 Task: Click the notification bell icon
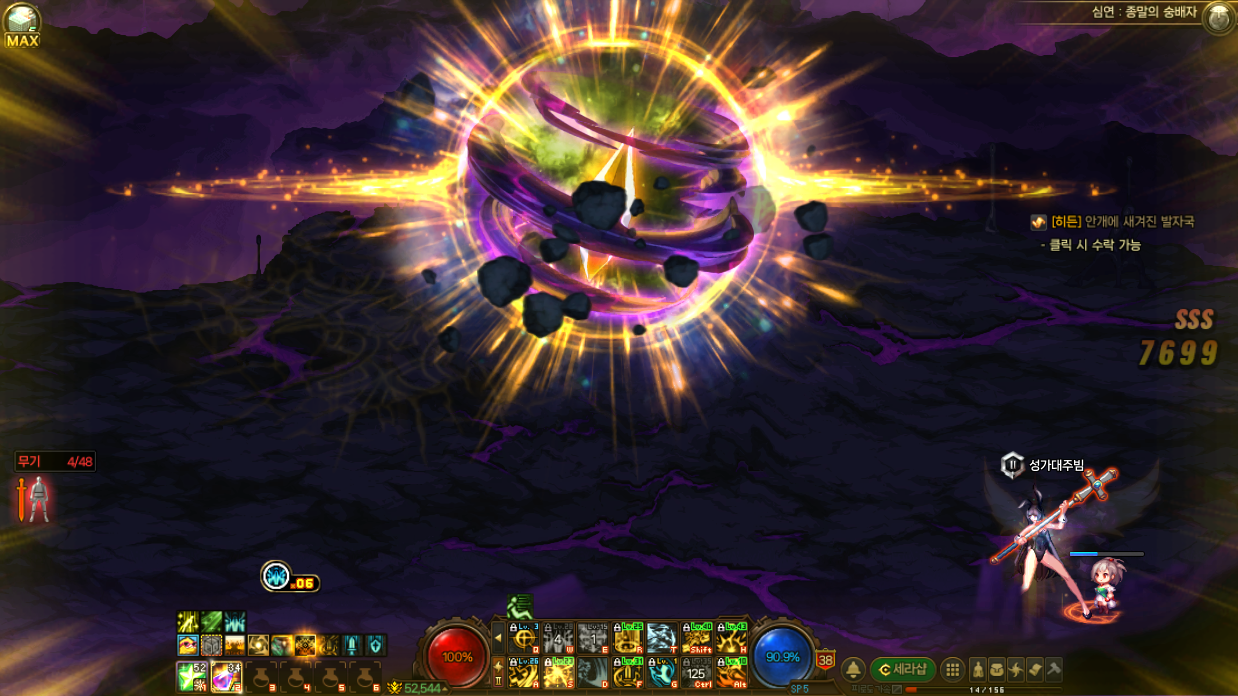(853, 670)
